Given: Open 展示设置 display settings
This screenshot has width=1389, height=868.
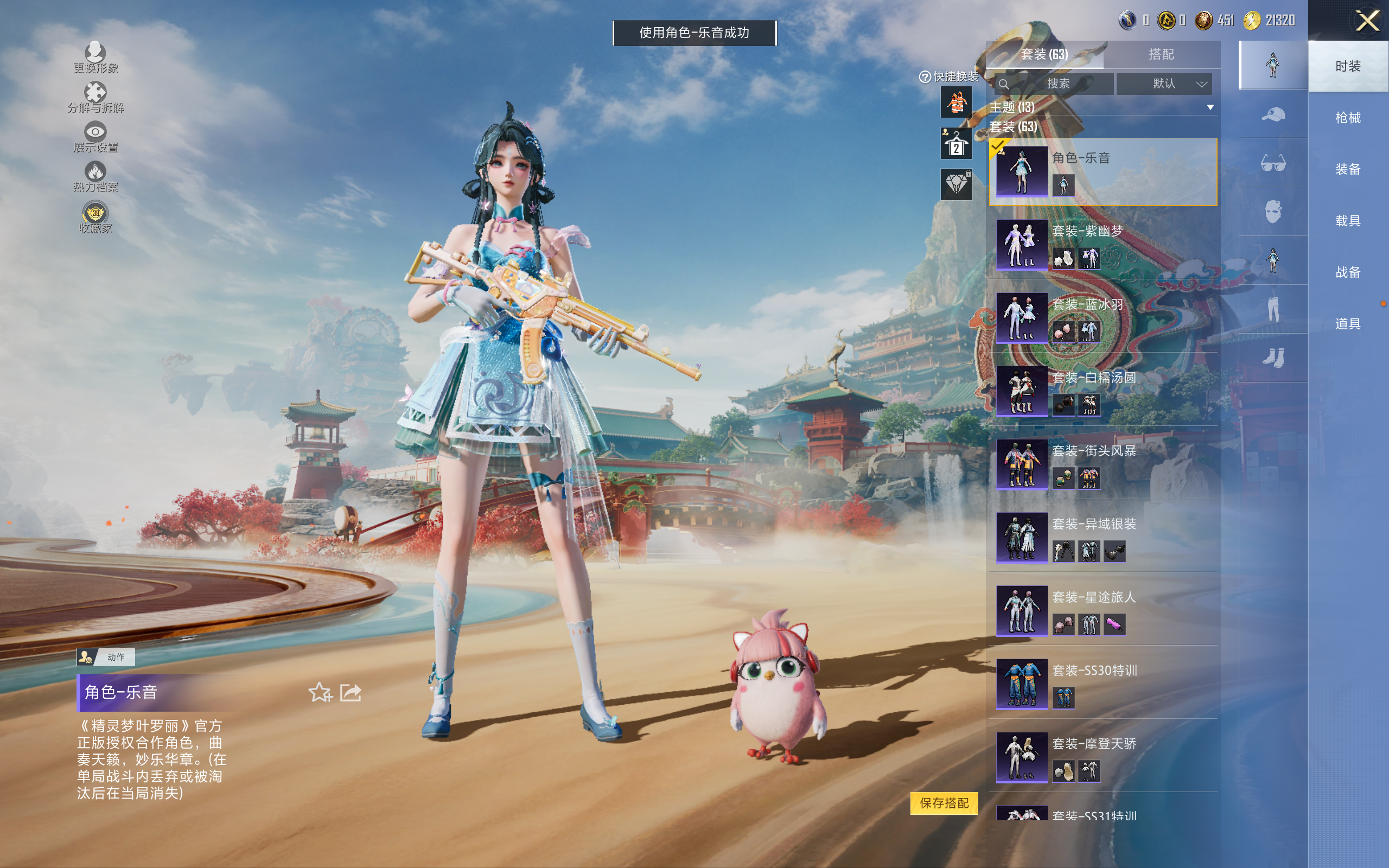Looking at the screenshot, I should pyautogui.click(x=95, y=138).
